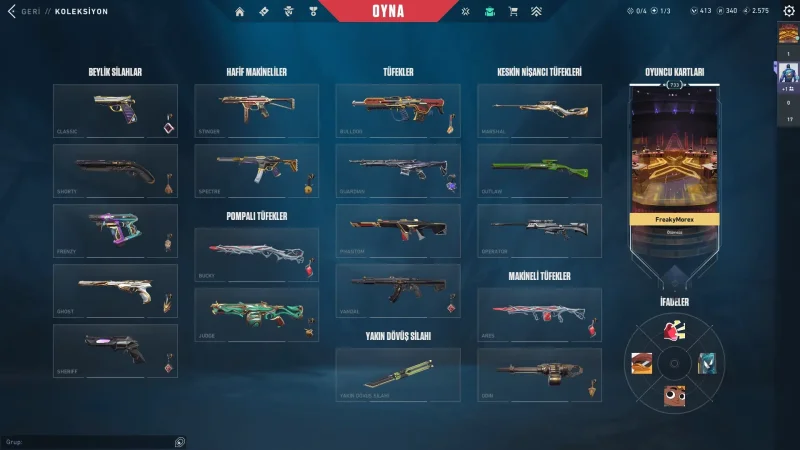Open the Odin machine gun slot
This screenshot has width=800, height=450.
pos(539,374)
